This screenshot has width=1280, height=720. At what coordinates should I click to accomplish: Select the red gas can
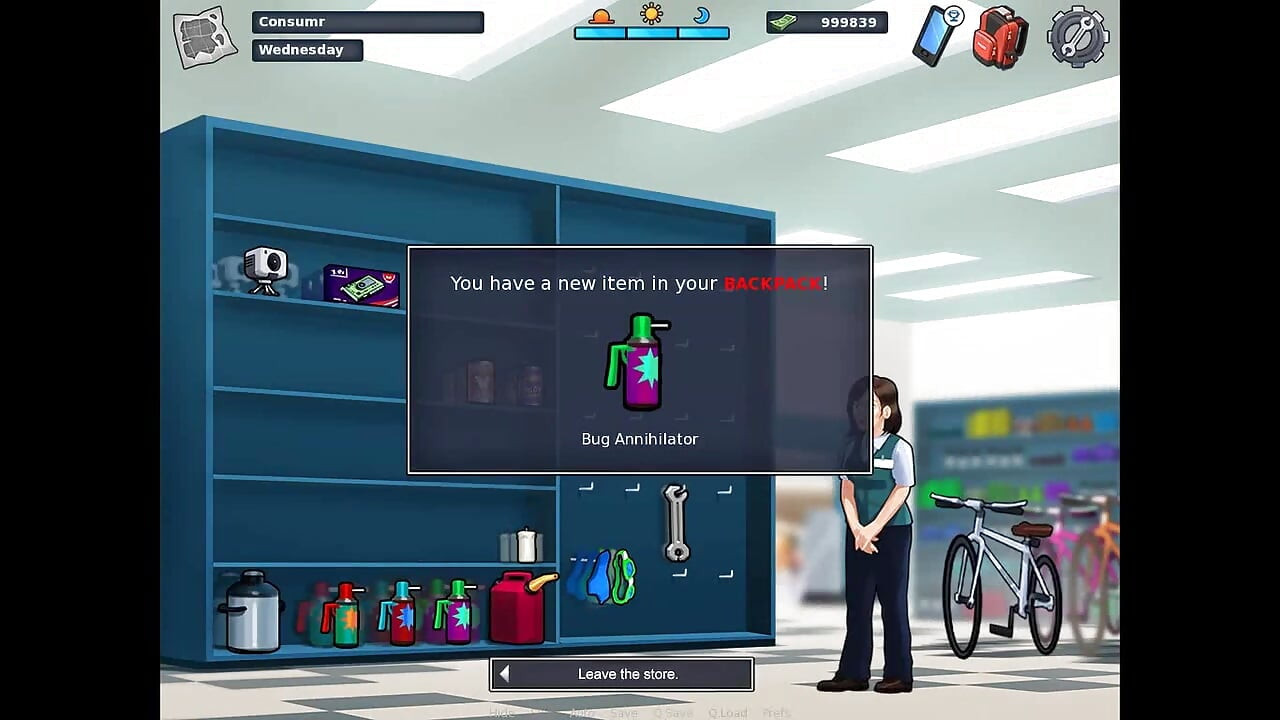pos(520,607)
